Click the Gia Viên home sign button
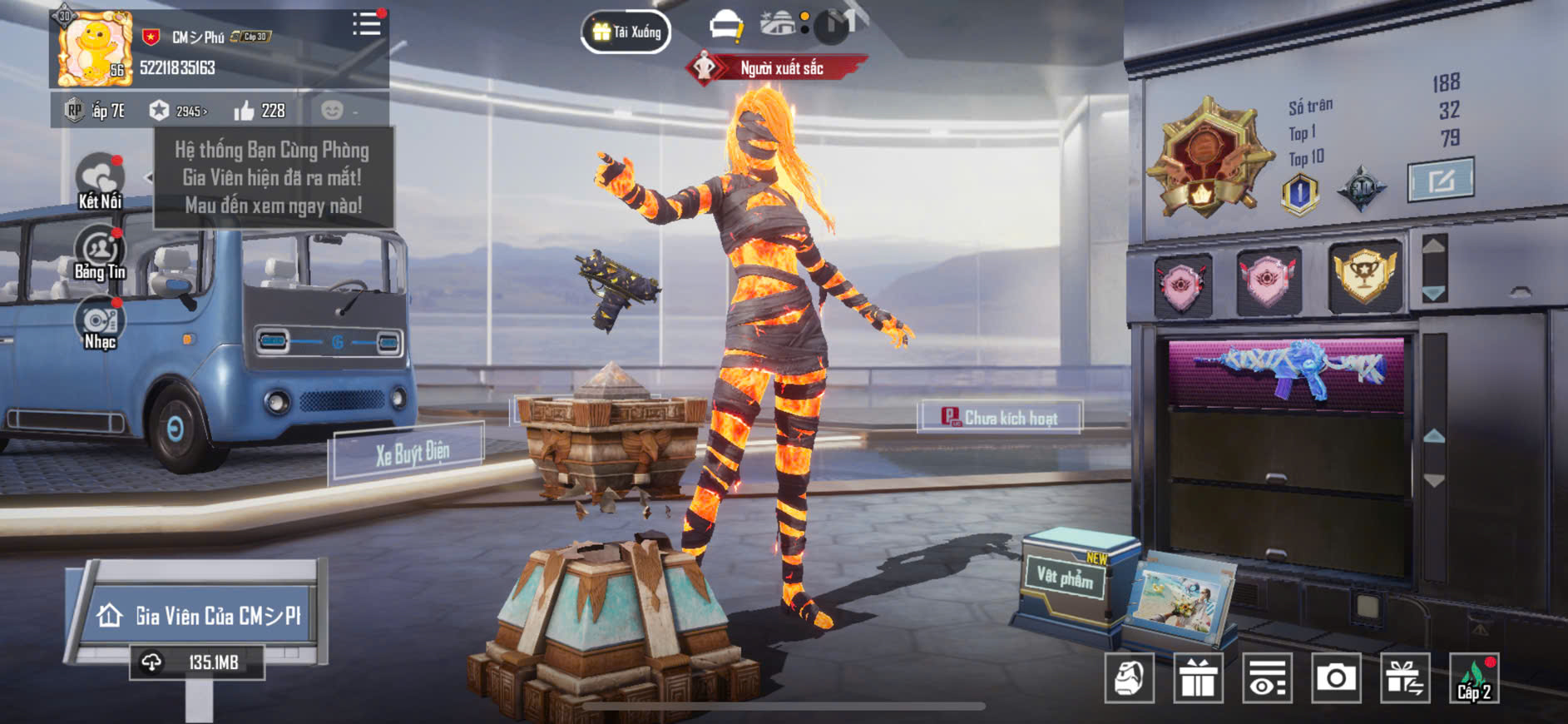Viewport: 1568px width, 724px height. click(200, 616)
